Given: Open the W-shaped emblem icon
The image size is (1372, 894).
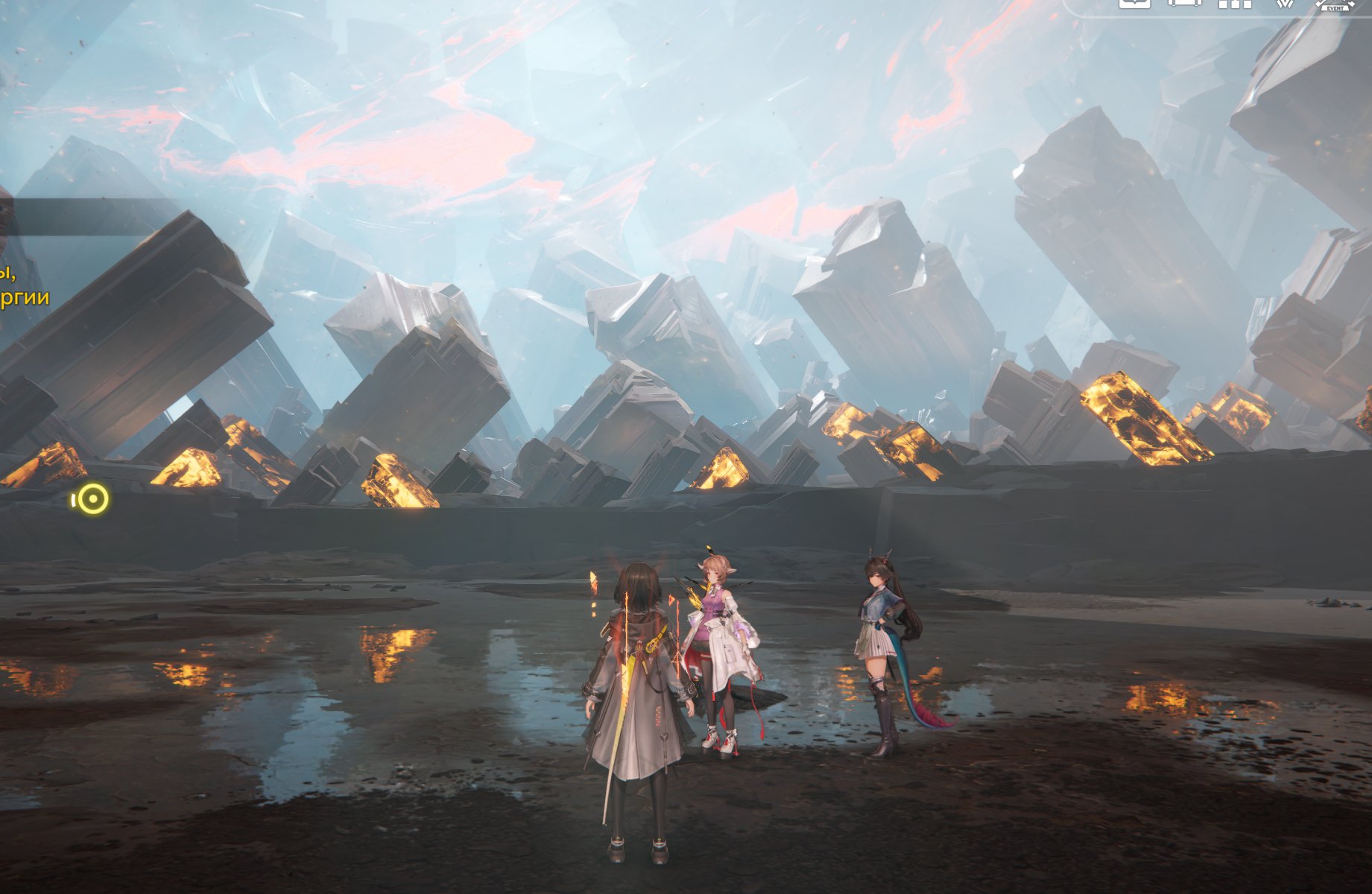Looking at the screenshot, I should tap(1284, 4).
